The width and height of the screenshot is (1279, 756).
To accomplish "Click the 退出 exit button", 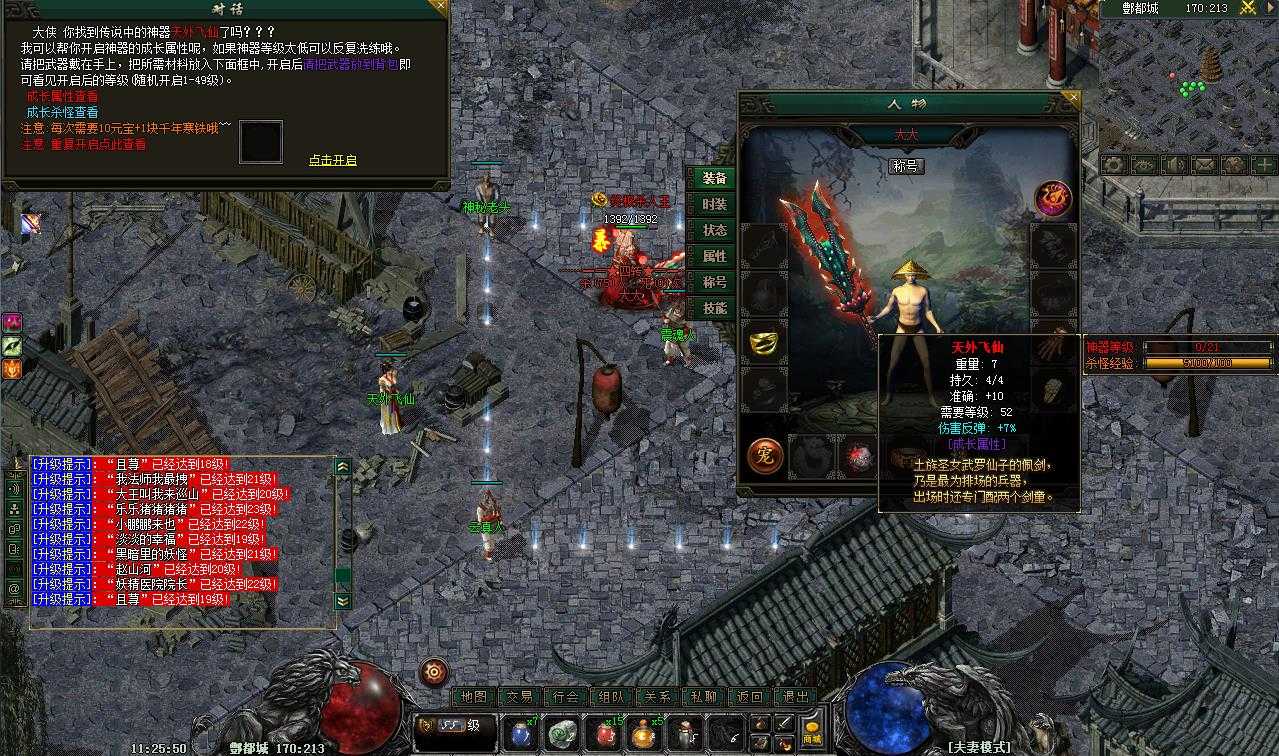I will tap(796, 696).
